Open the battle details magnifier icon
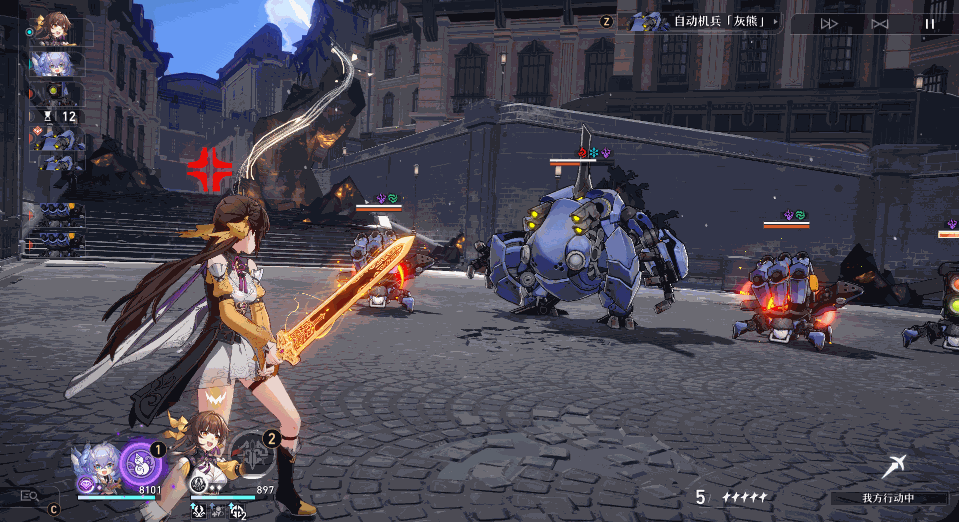This screenshot has height=522, width=959. (29, 495)
